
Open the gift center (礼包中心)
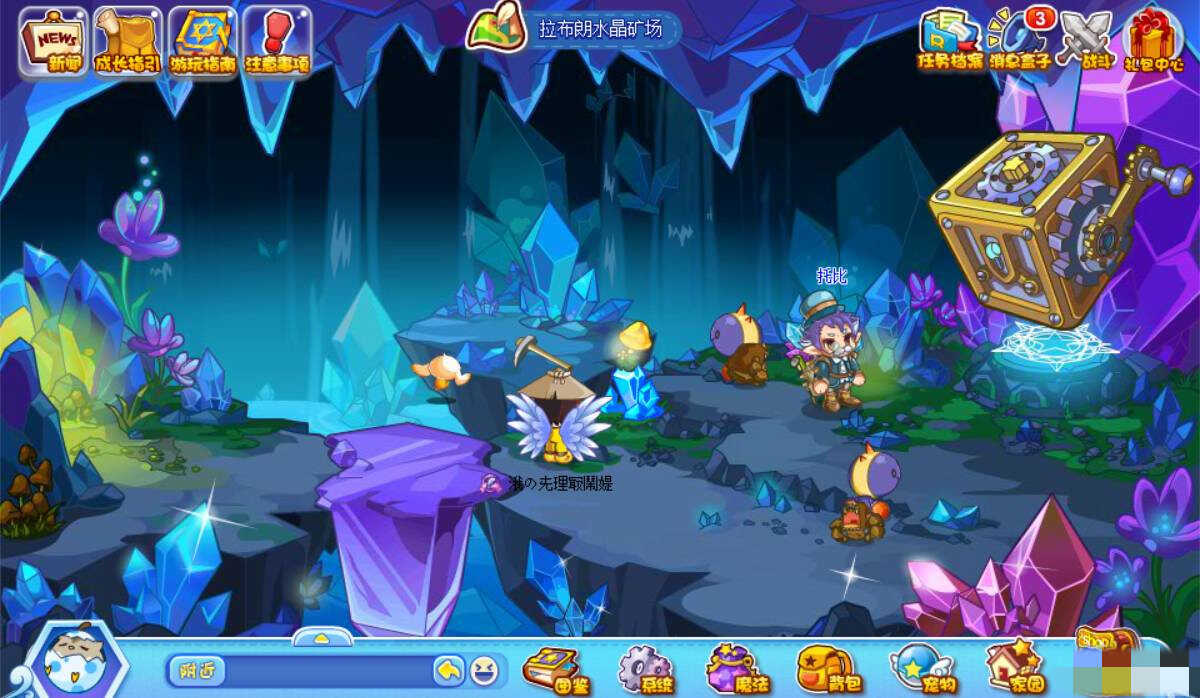[1153, 40]
